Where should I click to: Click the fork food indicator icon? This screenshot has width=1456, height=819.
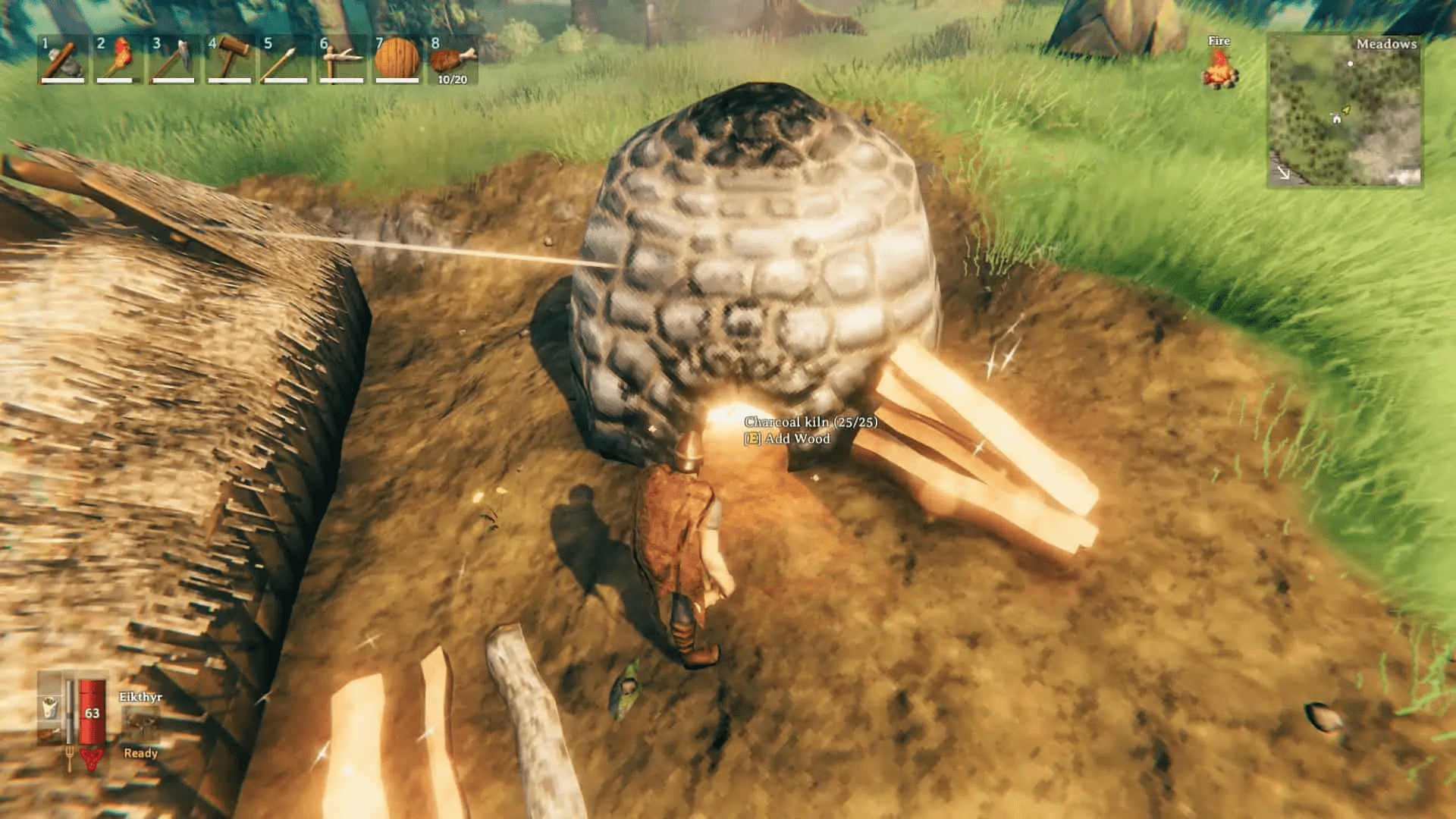[x=71, y=758]
